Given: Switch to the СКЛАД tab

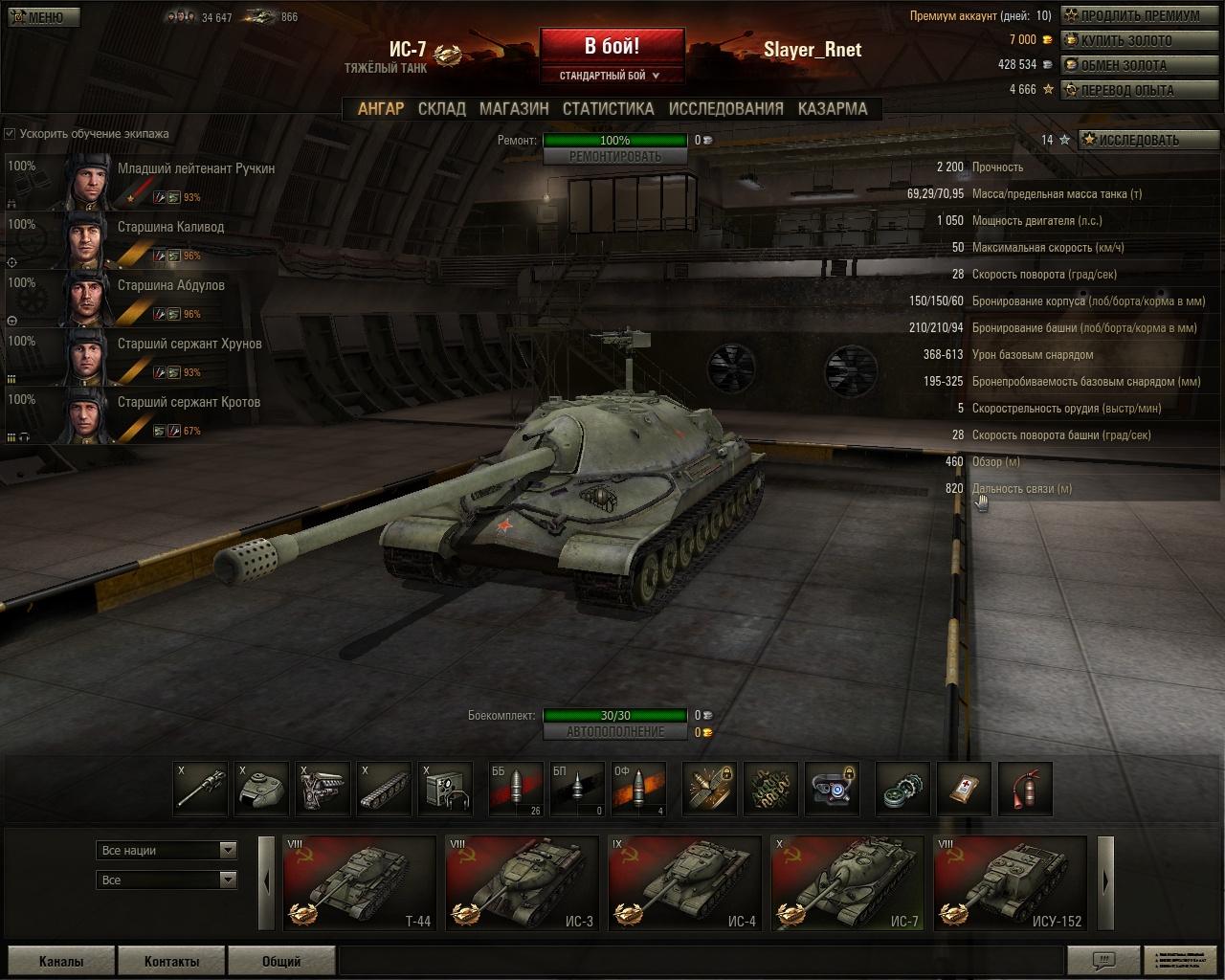Looking at the screenshot, I should 441,109.
